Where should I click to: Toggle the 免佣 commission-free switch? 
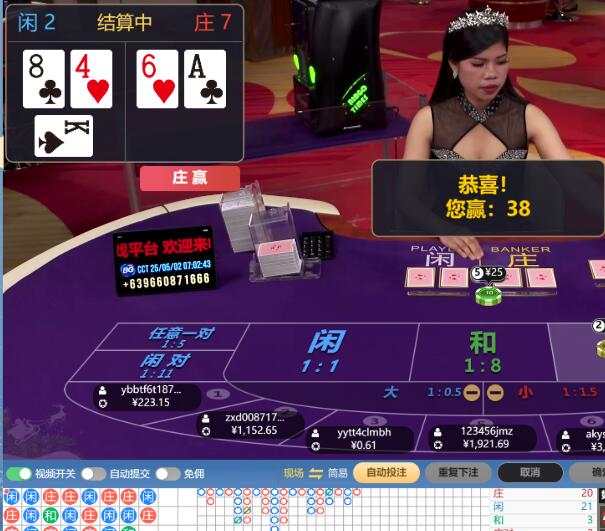click(167, 473)
